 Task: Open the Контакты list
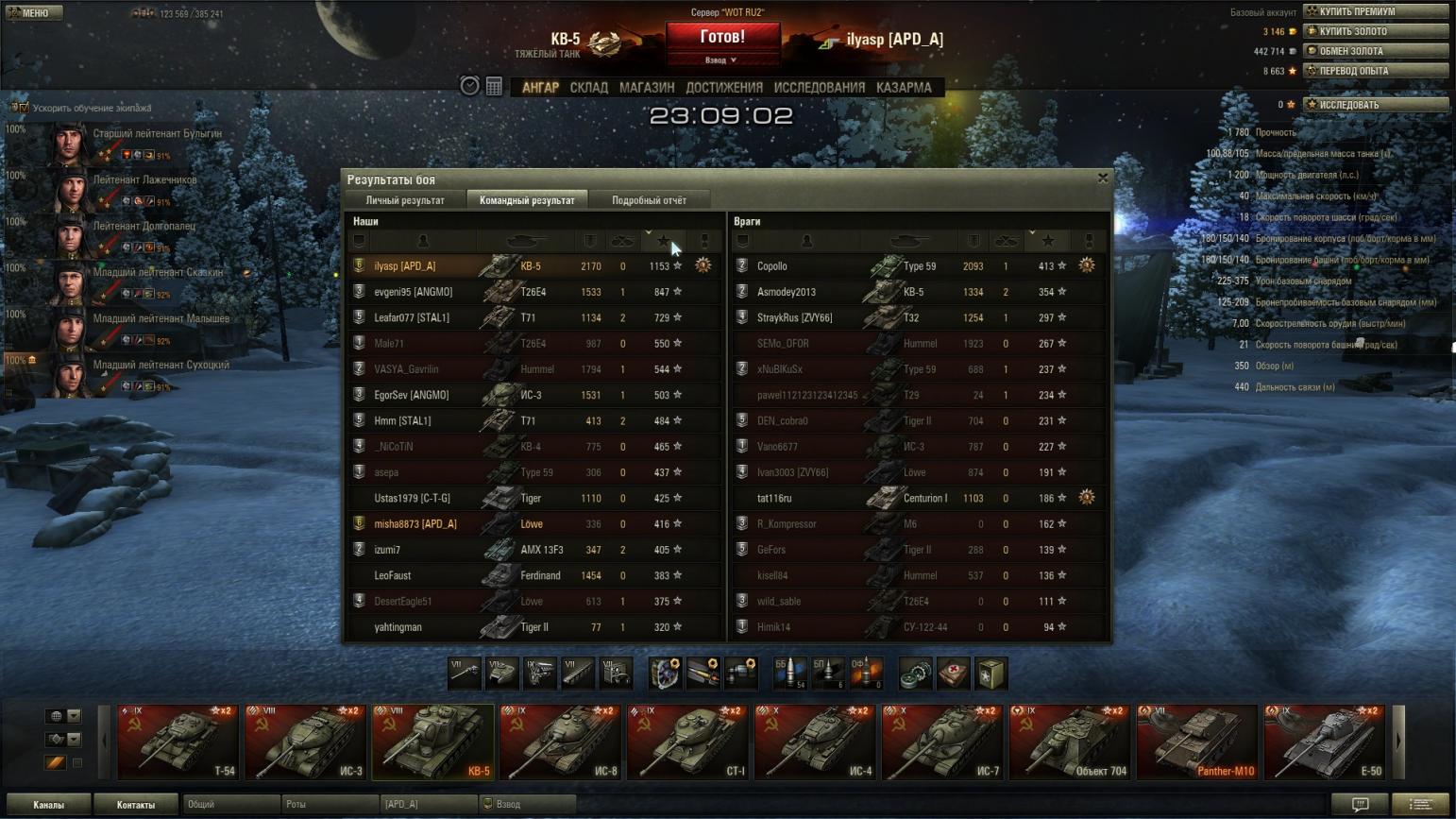coord(135,805)
